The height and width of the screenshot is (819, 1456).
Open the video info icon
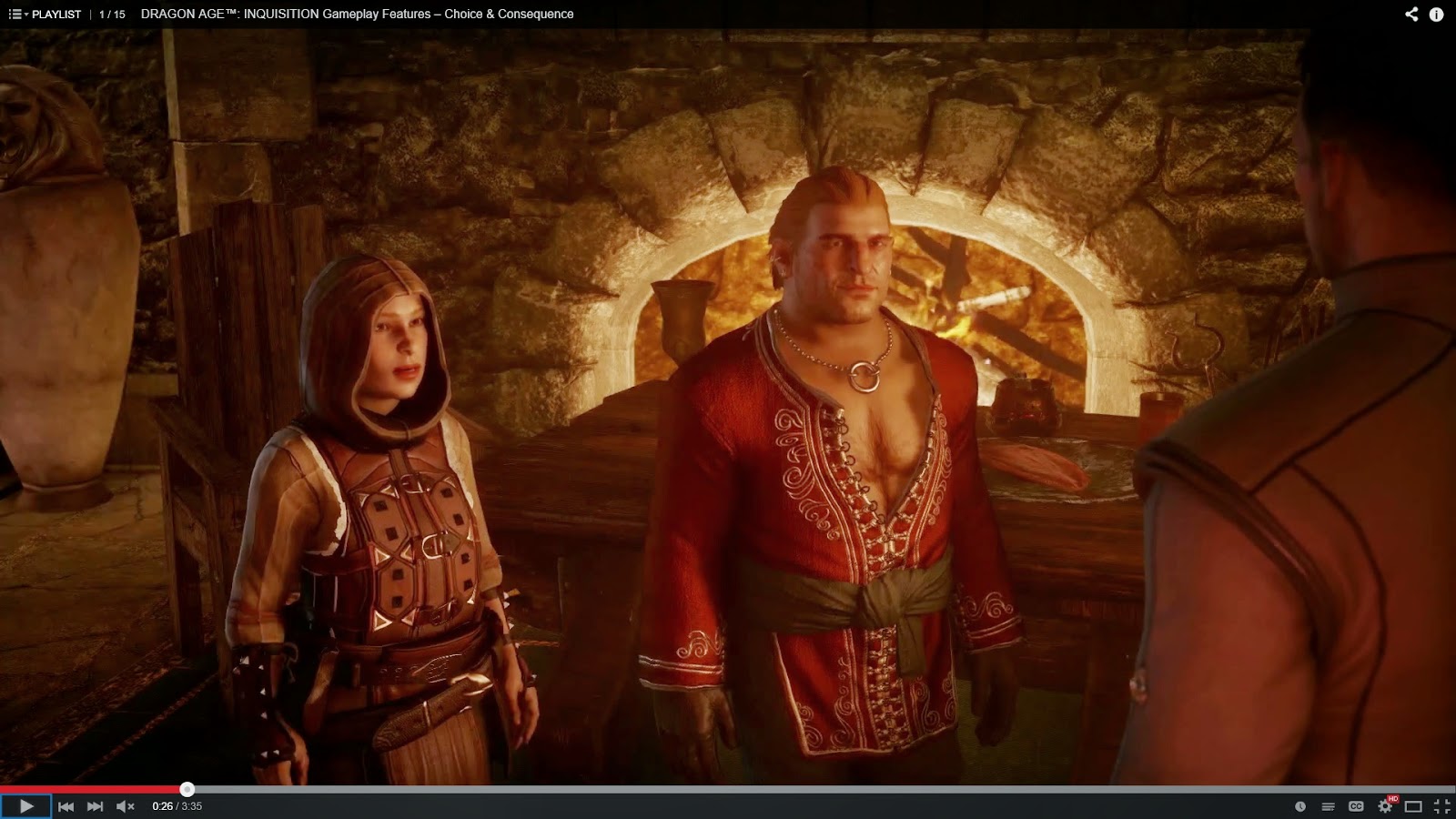pyautogui.click(x=1436, y=14)
